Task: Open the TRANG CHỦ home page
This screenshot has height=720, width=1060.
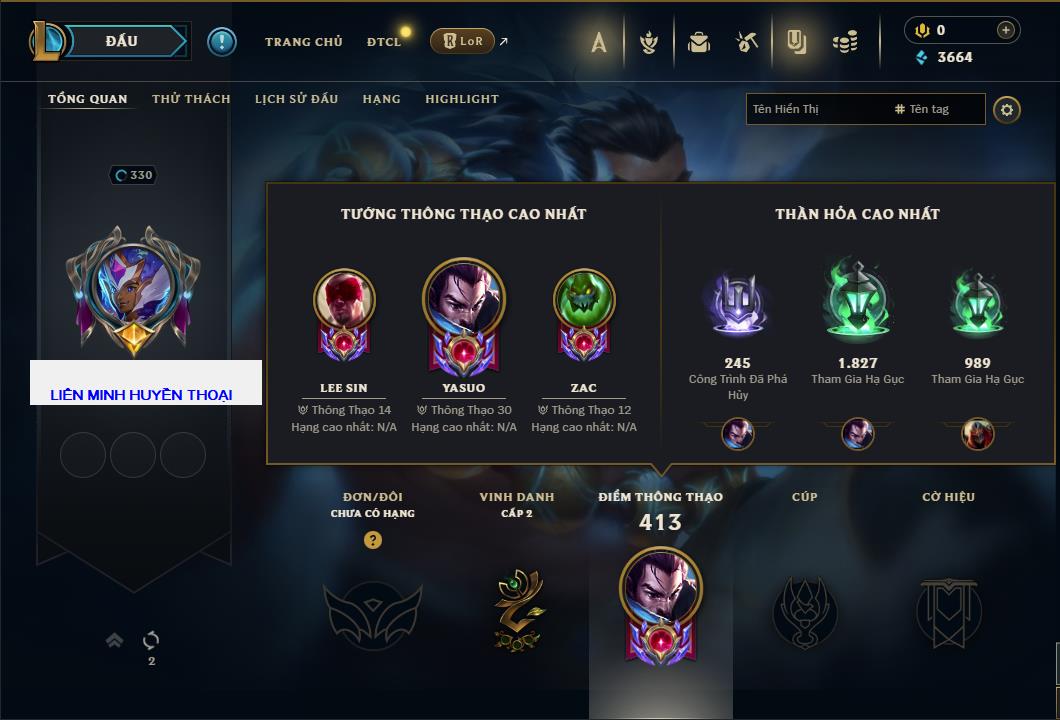Action: pyautogui.click(x=303, y=42)
